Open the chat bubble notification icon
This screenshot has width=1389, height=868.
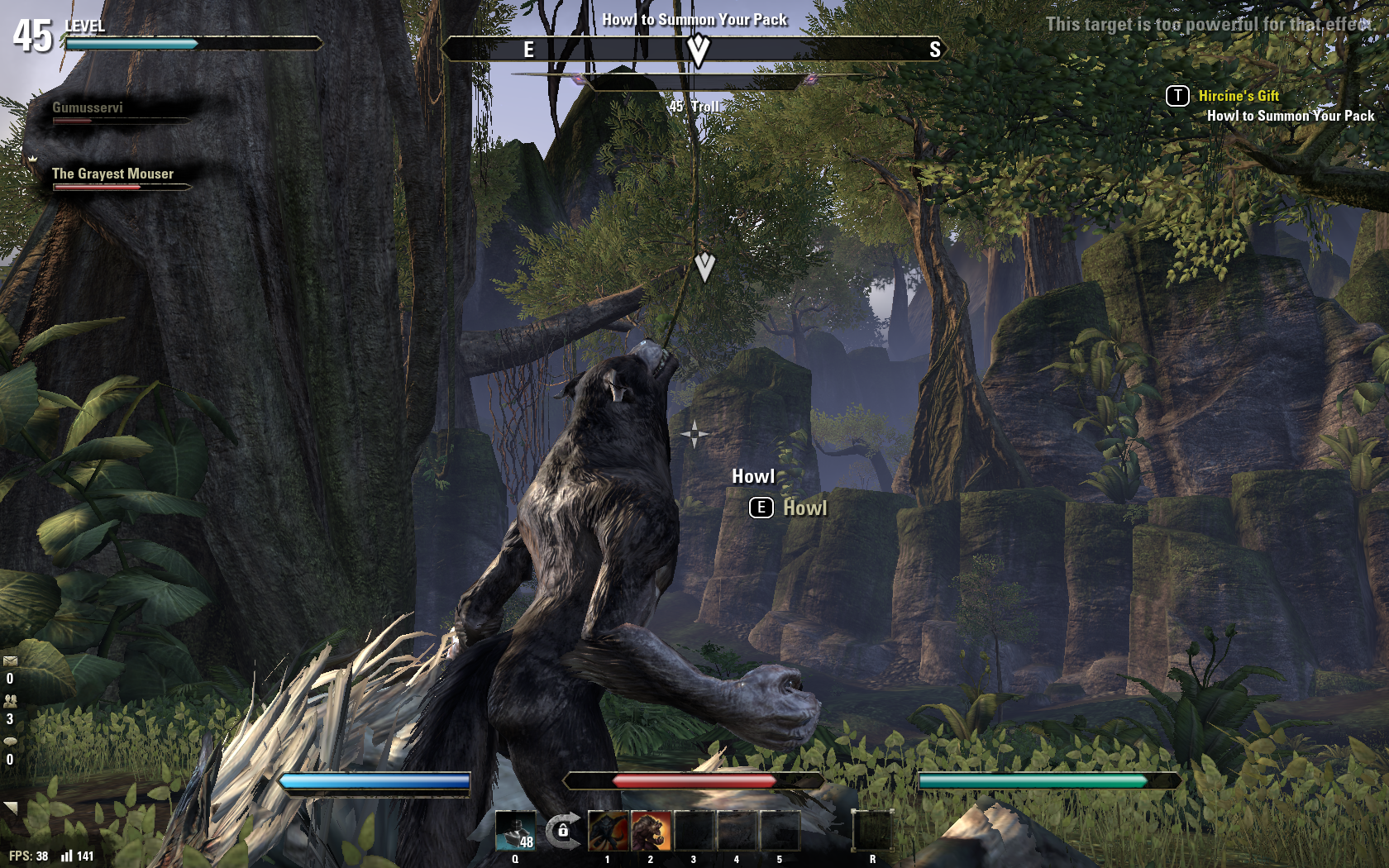click(x=10, y=742)
